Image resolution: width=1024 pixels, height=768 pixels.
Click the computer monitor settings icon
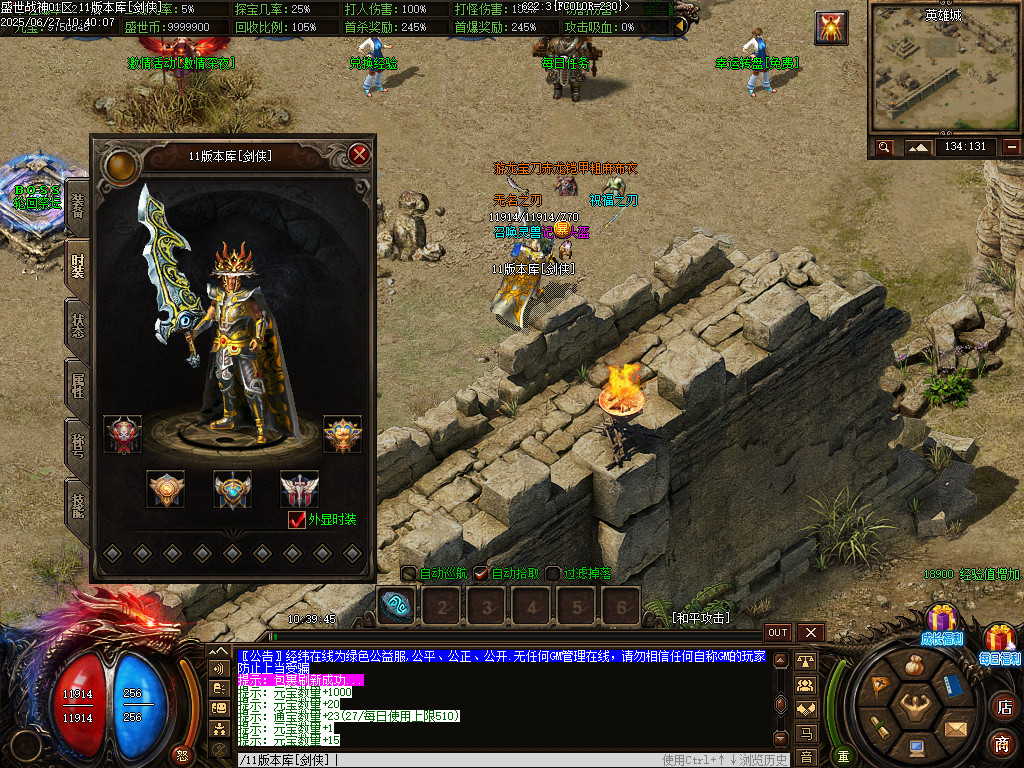915,746
